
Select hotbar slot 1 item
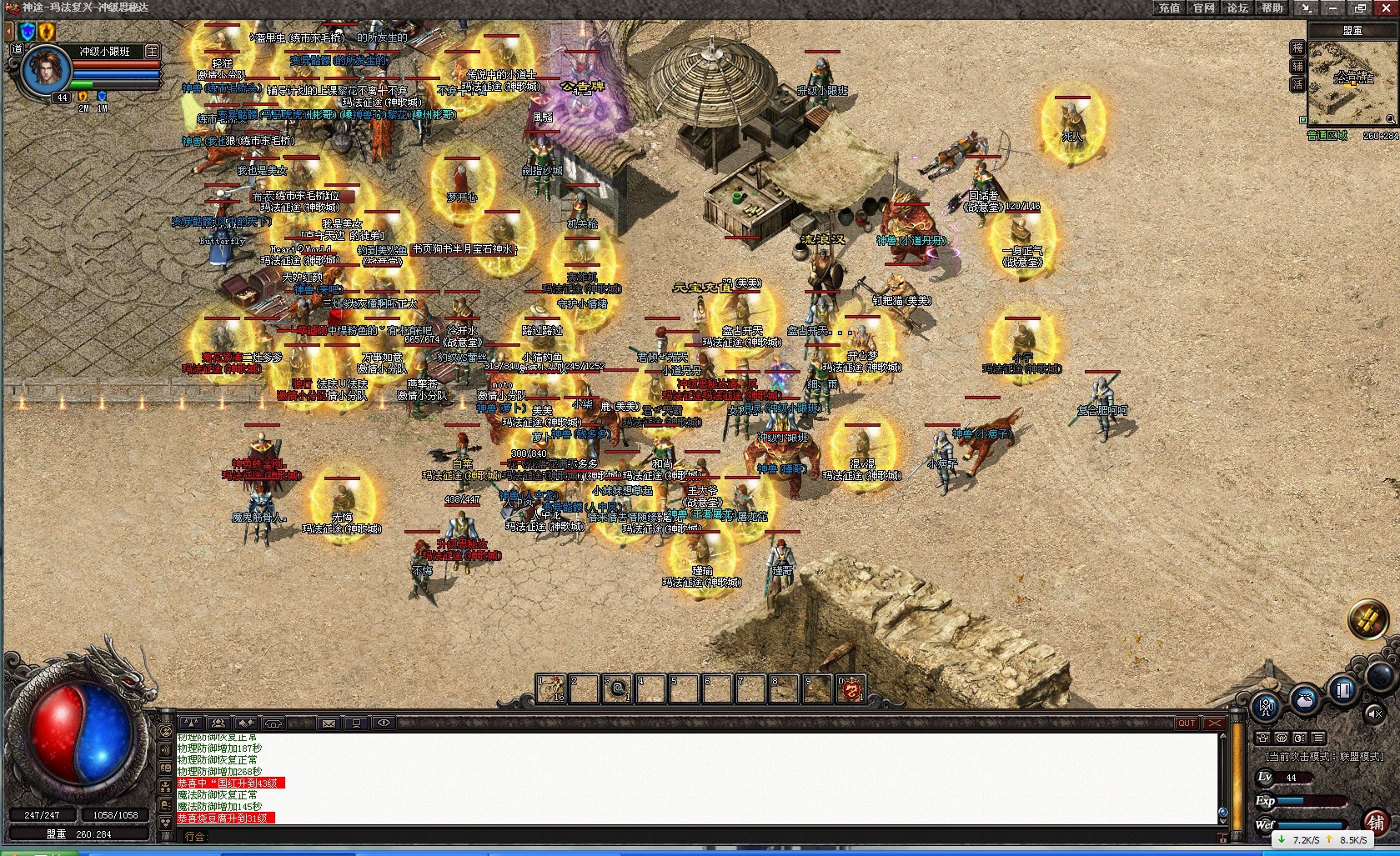[x=550, y=689]
